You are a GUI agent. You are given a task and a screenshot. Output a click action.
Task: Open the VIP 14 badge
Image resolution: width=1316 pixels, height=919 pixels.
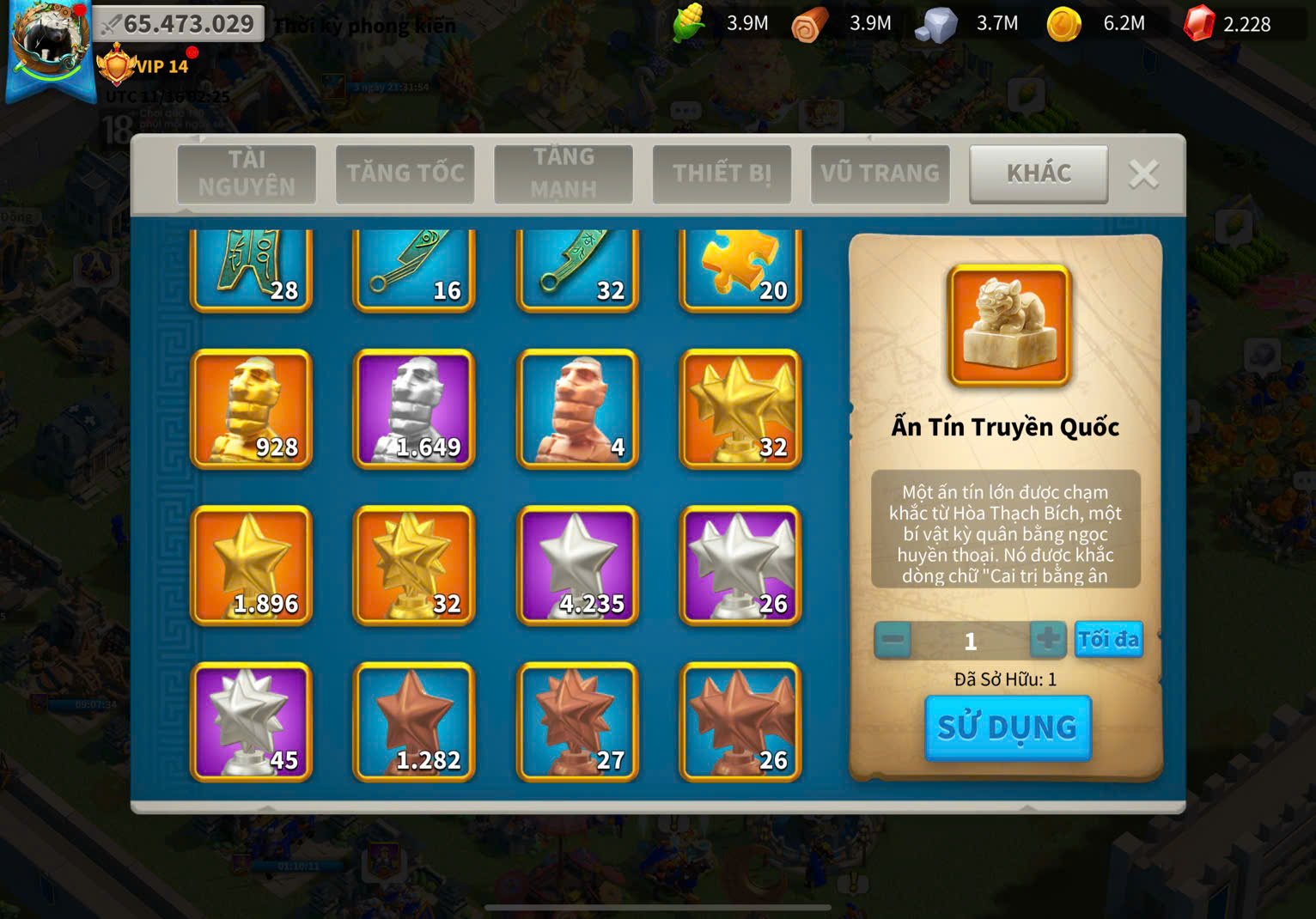click(144, 66)
